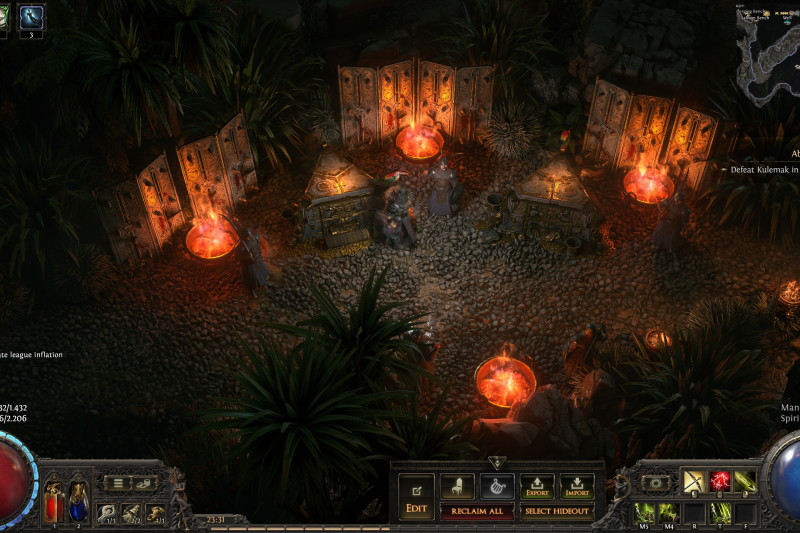Reclaim All hideout decorations
The width and height of the screenshot is (800, 533).
[x=477, y=512]
